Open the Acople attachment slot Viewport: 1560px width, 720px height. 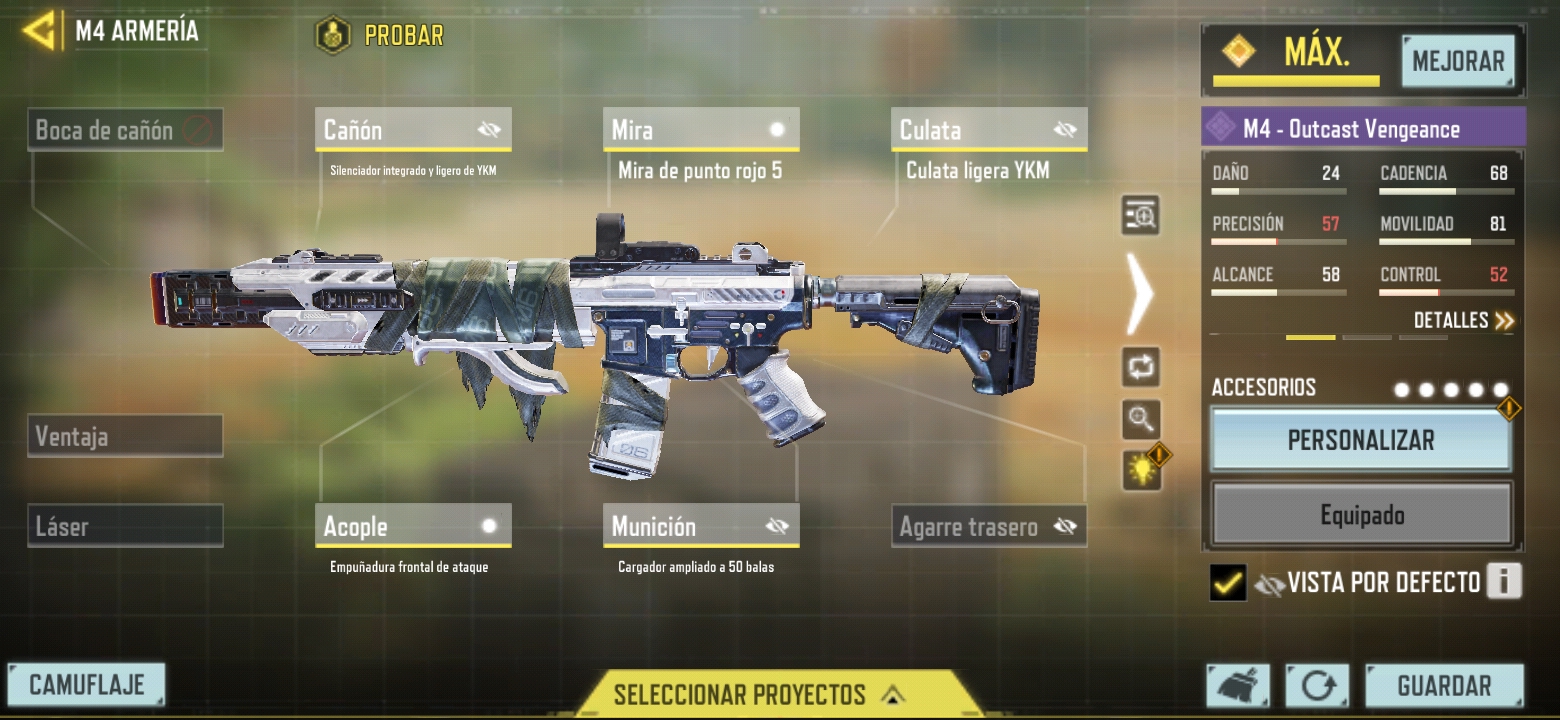point(413,526)
